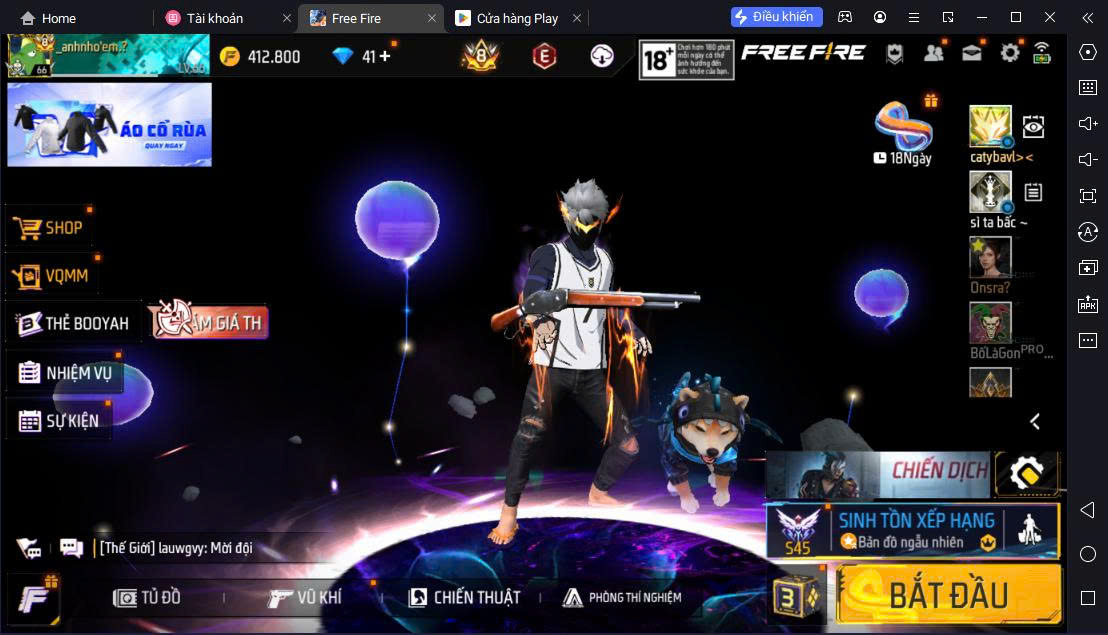Open the VŨ KHÍ weapons section
1108x635 pixels.
coord(305,597)
